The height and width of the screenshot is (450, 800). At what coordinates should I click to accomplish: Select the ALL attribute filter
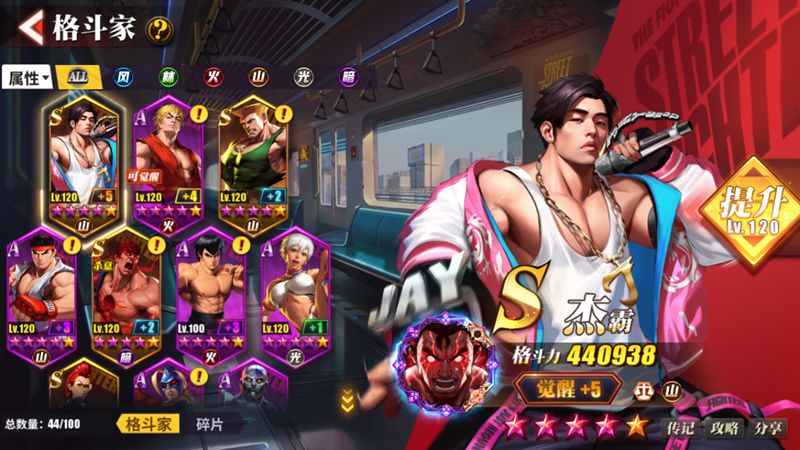point(76,77)
